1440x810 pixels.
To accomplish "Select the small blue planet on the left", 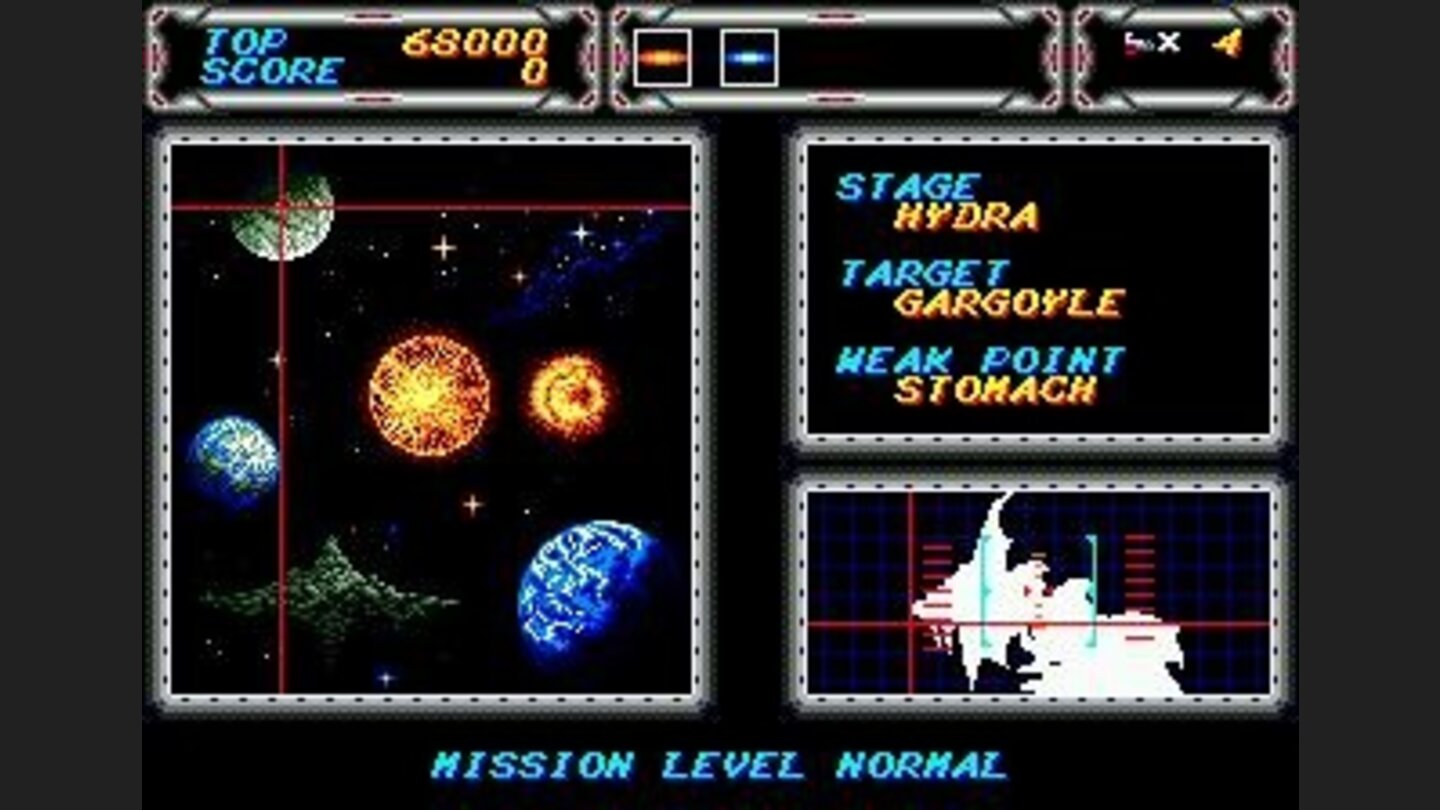I will 234,457.
